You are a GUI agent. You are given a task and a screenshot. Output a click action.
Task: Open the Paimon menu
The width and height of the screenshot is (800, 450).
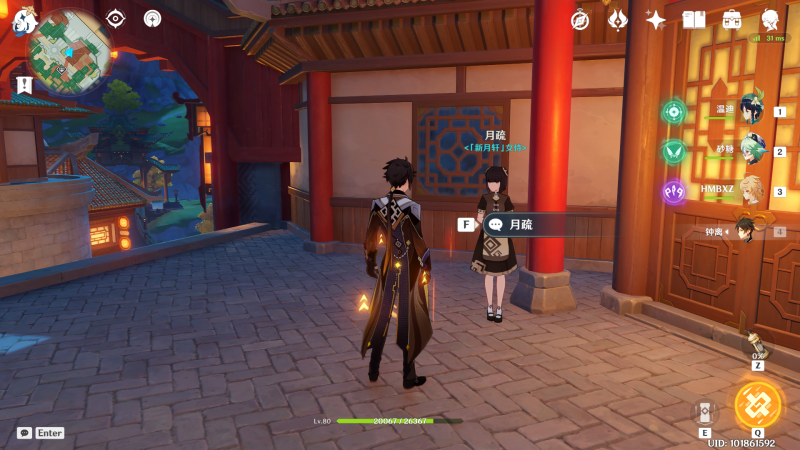click(x=24, y=20)
